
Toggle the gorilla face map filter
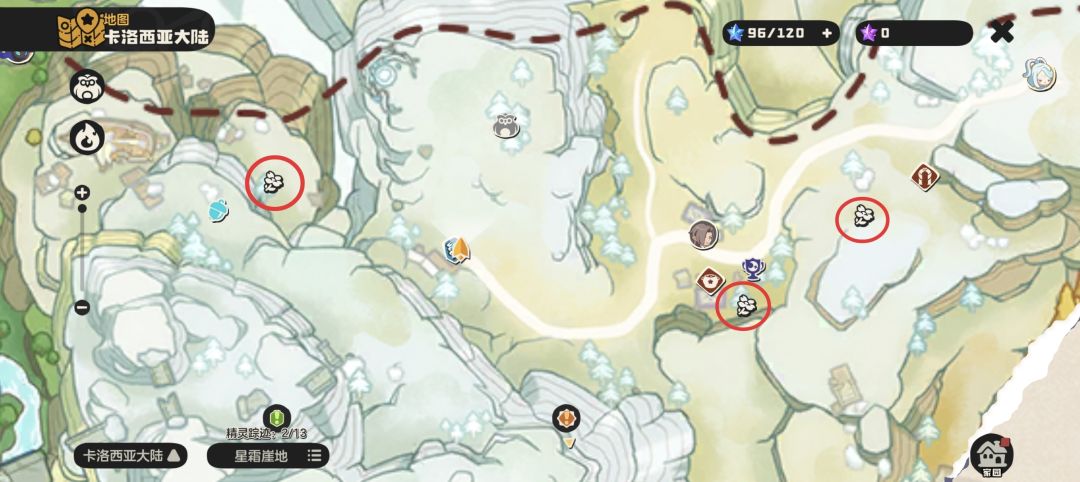[x=86, y=87]
